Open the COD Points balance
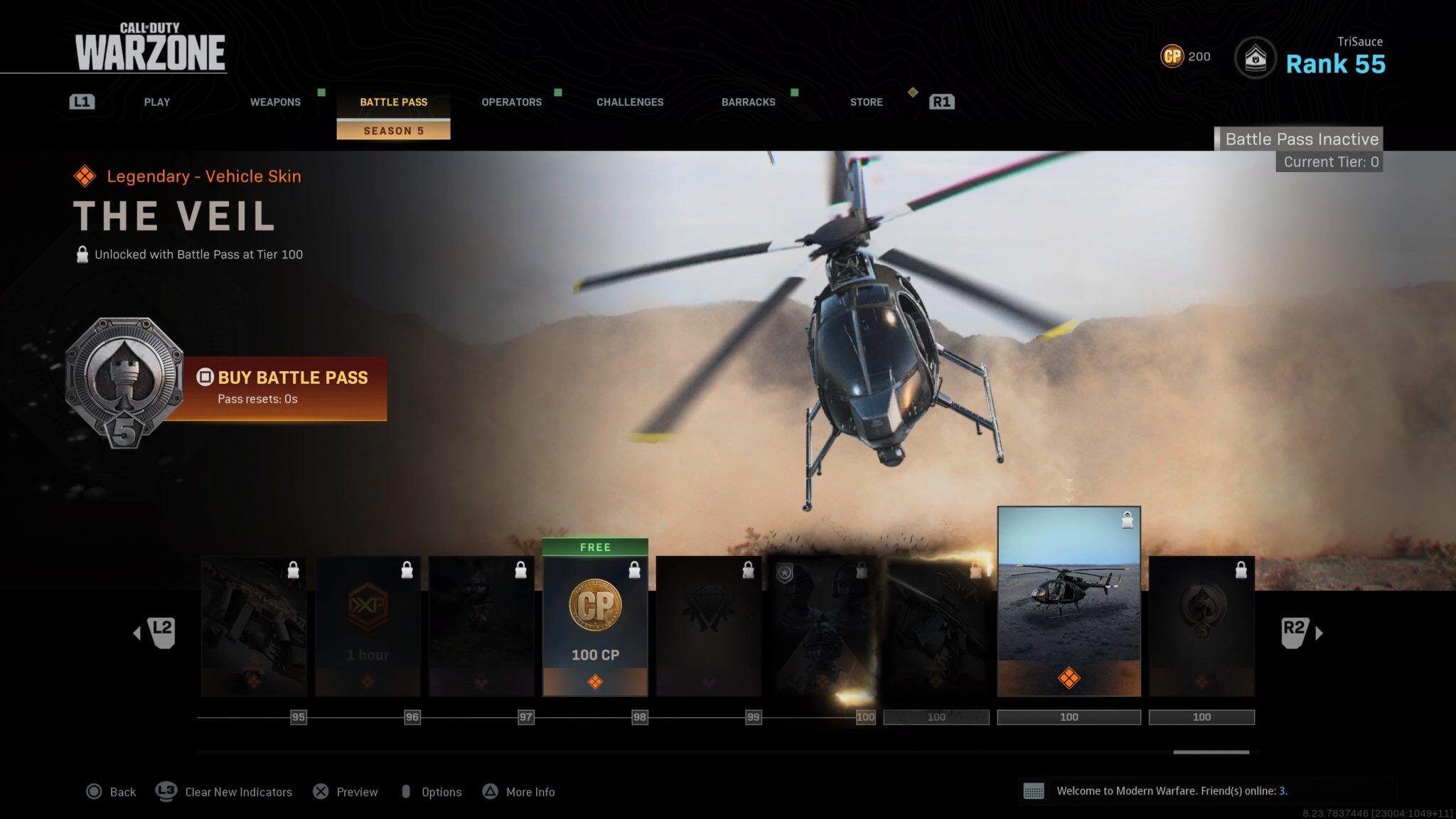The height and width of the screenshot is (819, 1456). click(1185, 56)
